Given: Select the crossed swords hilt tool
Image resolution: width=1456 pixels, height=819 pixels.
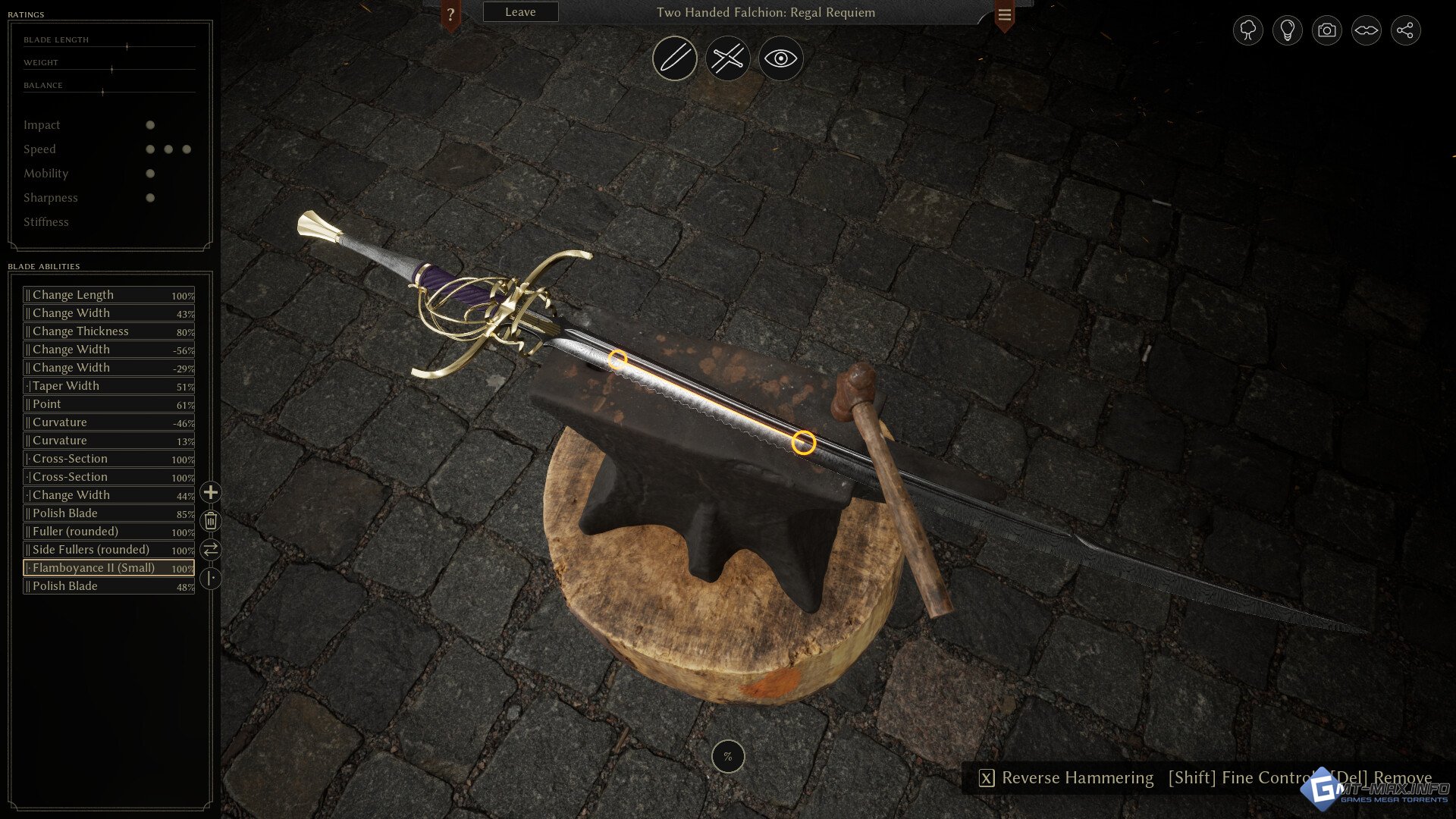Looking at the screenshot, I should (x=727, y=58).
